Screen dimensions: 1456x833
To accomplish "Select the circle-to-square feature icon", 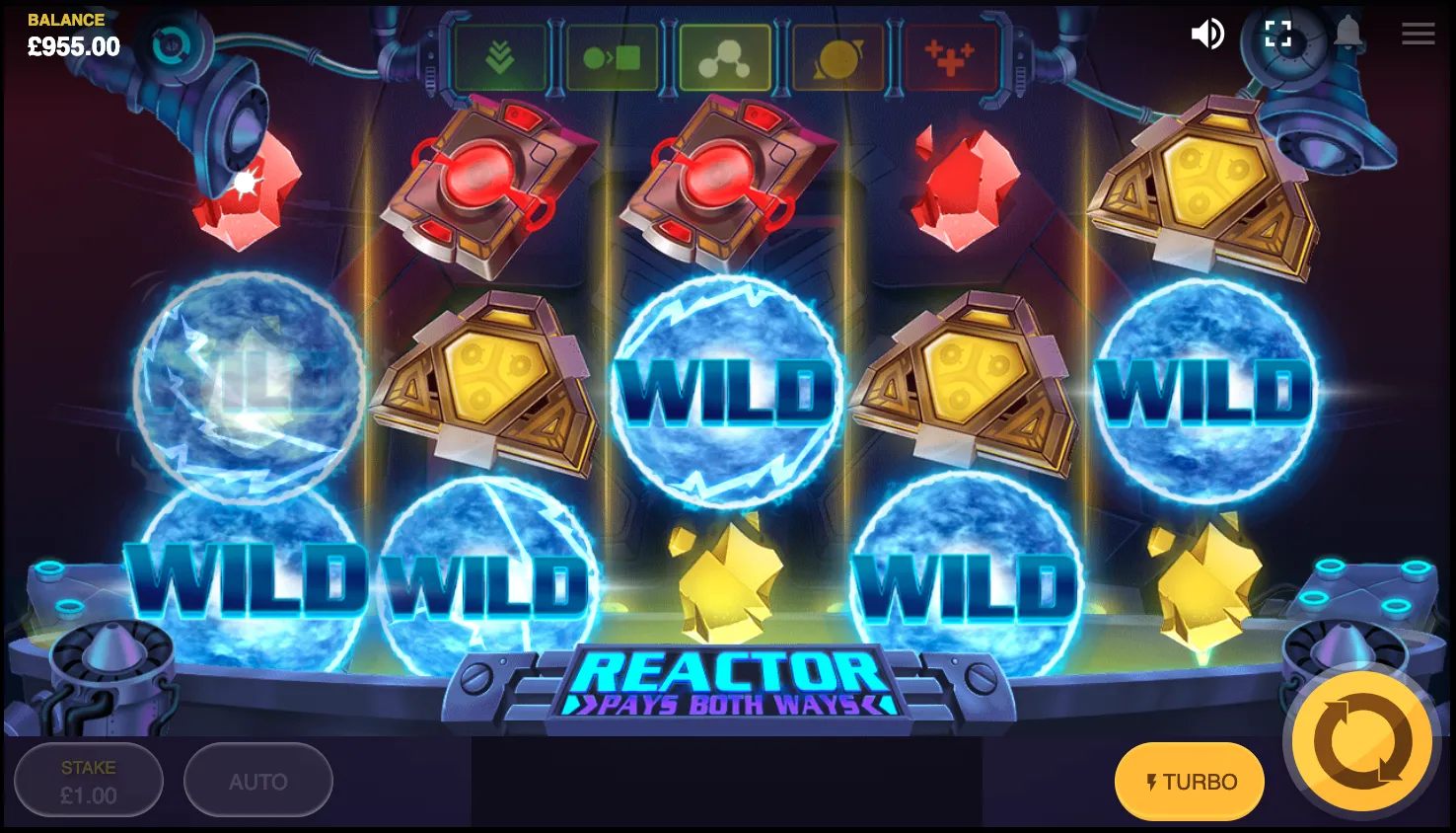I will pos(612,56).
